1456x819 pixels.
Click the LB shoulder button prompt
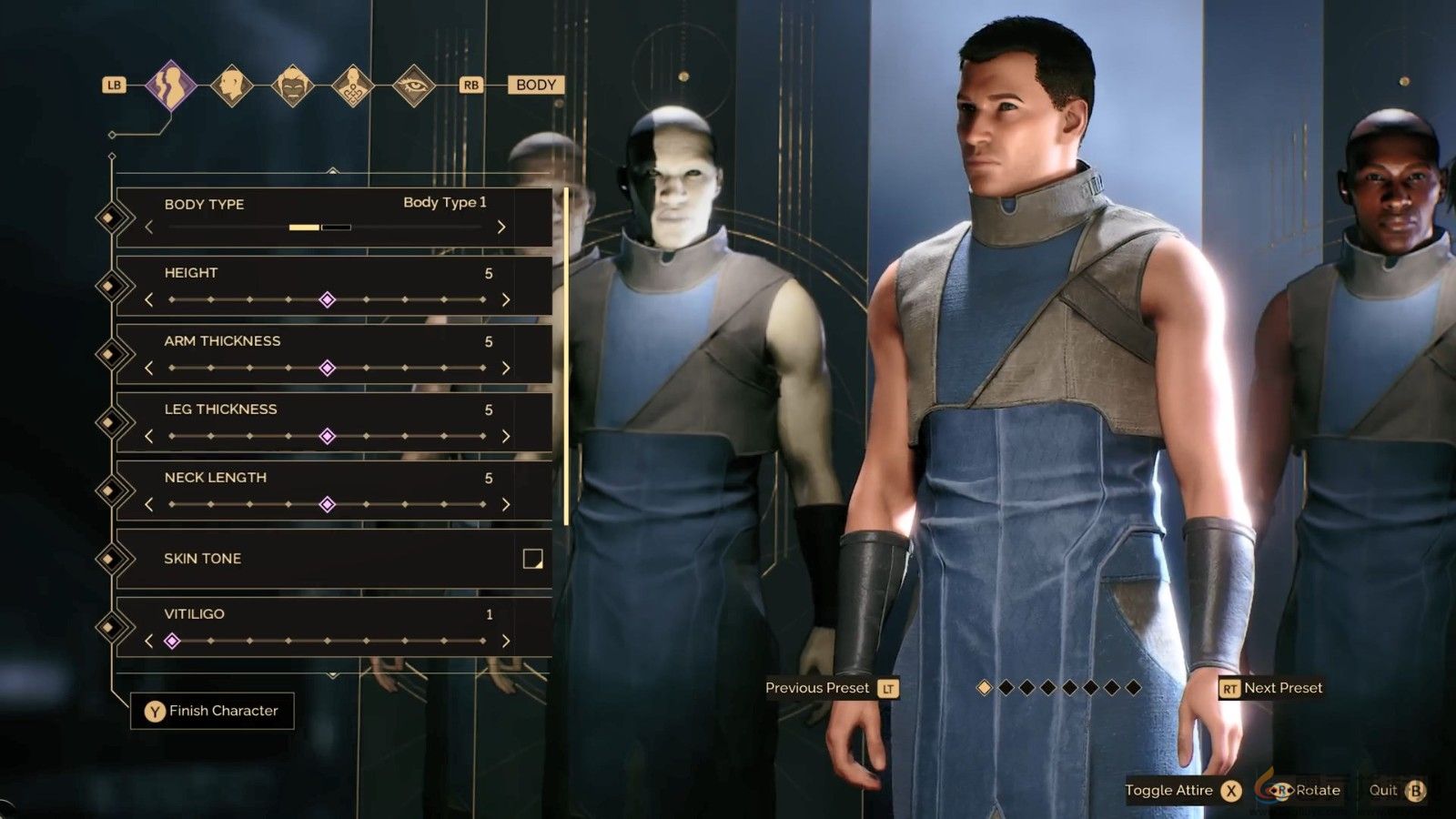(114, 85)
